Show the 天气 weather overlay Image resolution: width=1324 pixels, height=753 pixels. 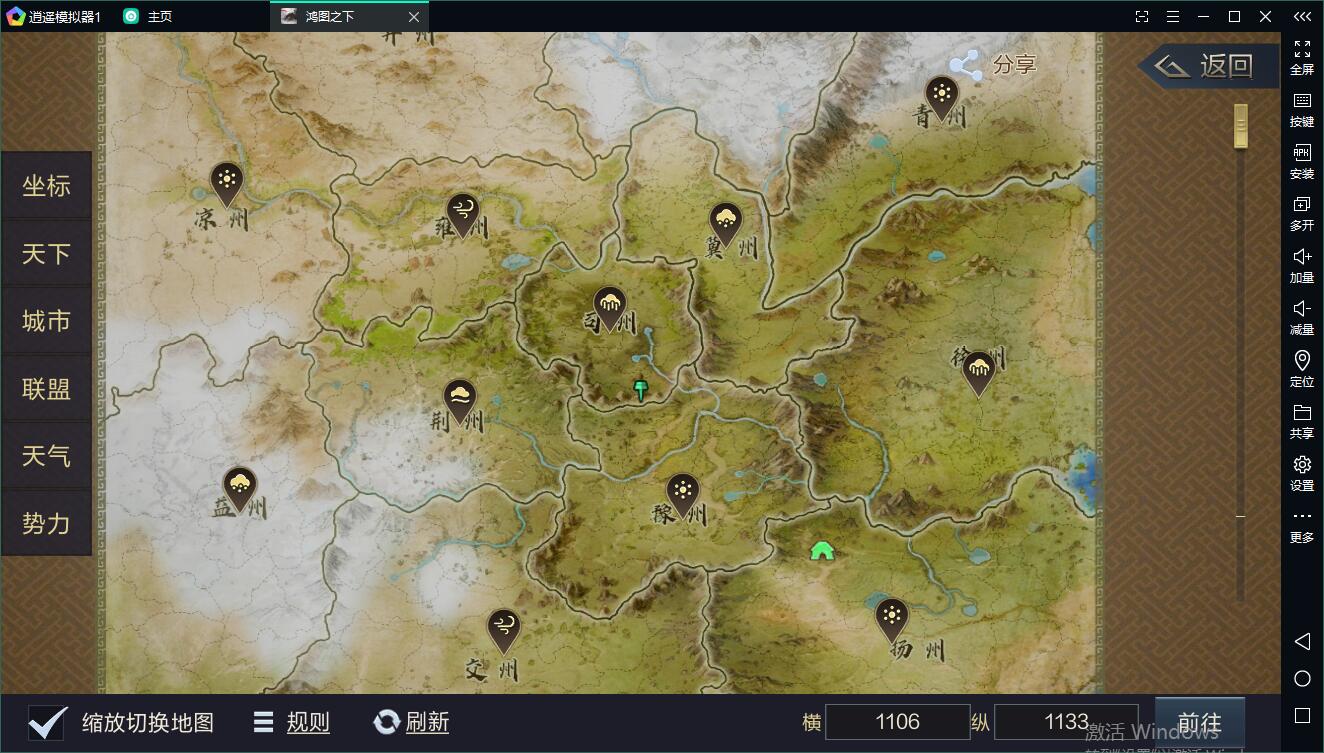[46, 456]
